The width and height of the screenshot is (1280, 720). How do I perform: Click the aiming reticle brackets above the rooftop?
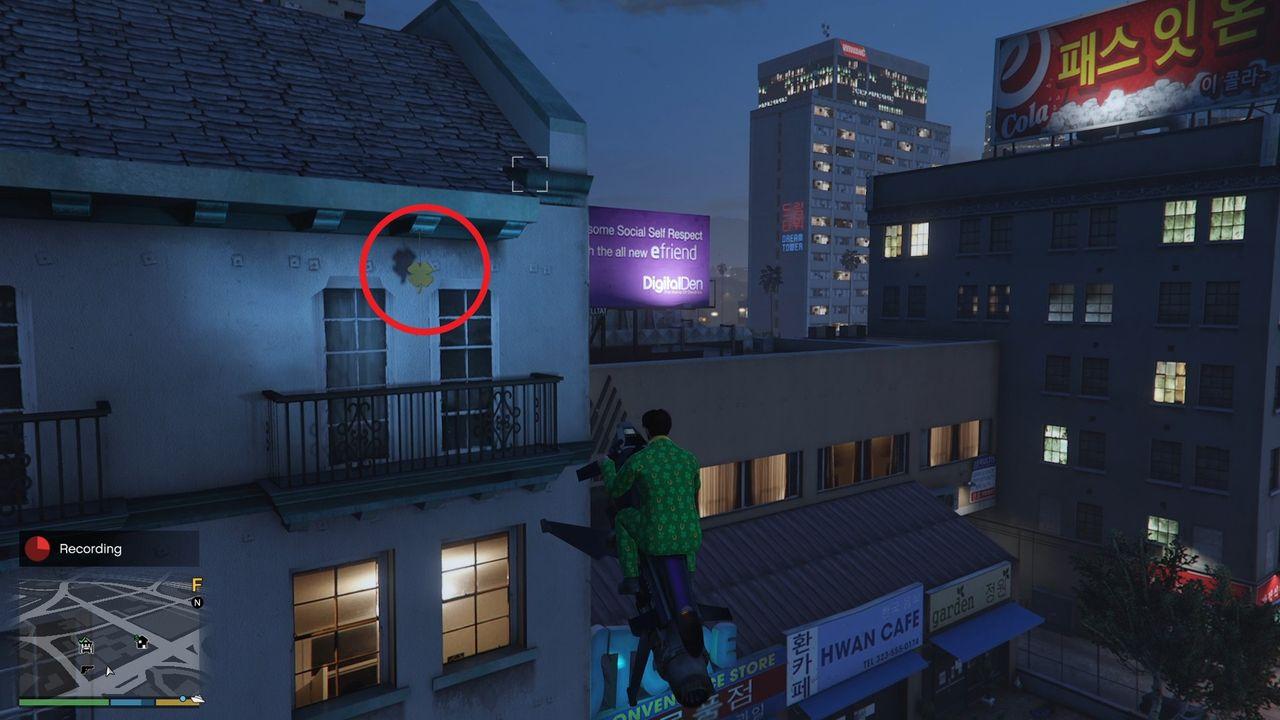point(531,171)
